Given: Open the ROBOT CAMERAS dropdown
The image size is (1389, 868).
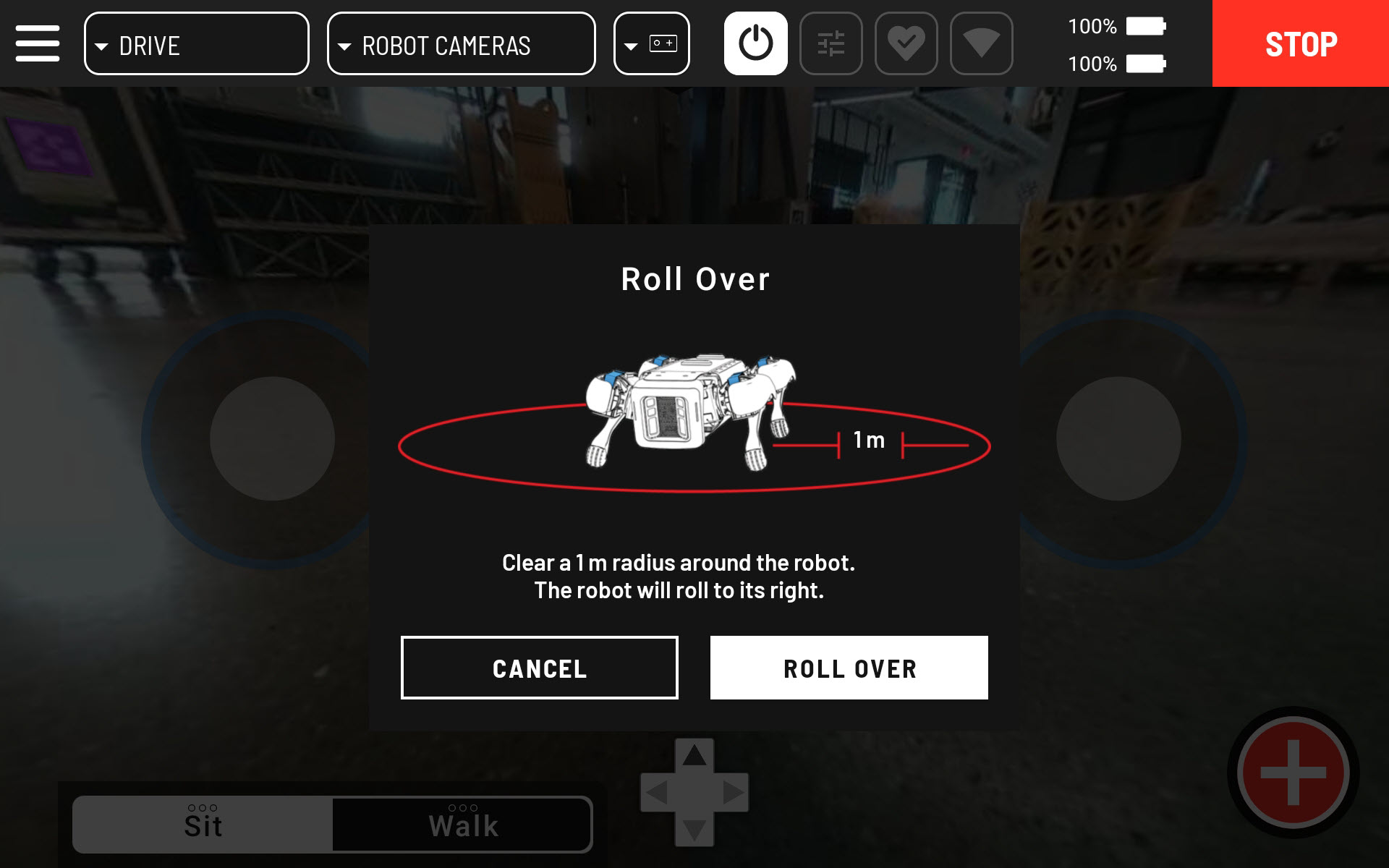Looking at the screenshot, I should 461,43.
